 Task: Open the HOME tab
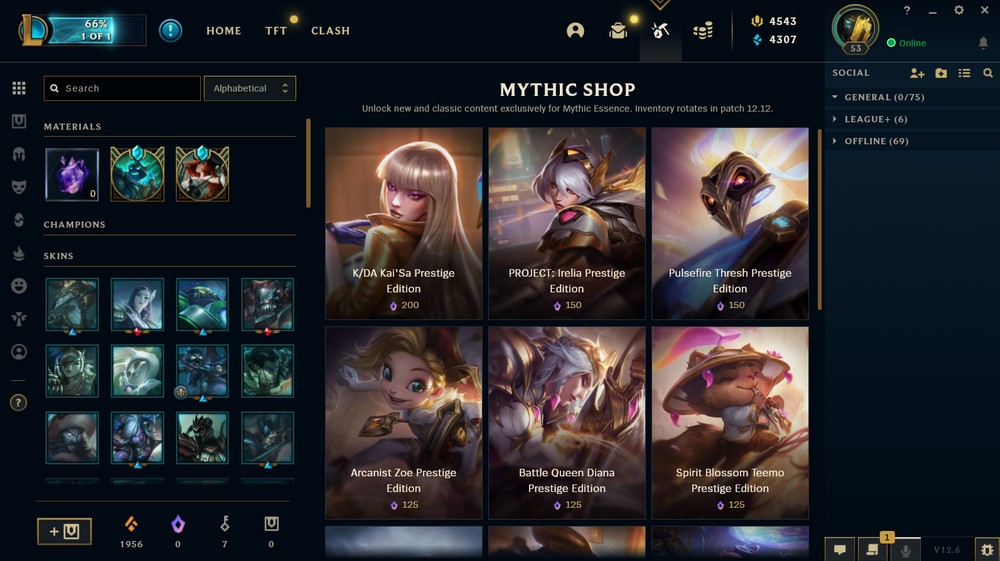click(x=223, y=31)
